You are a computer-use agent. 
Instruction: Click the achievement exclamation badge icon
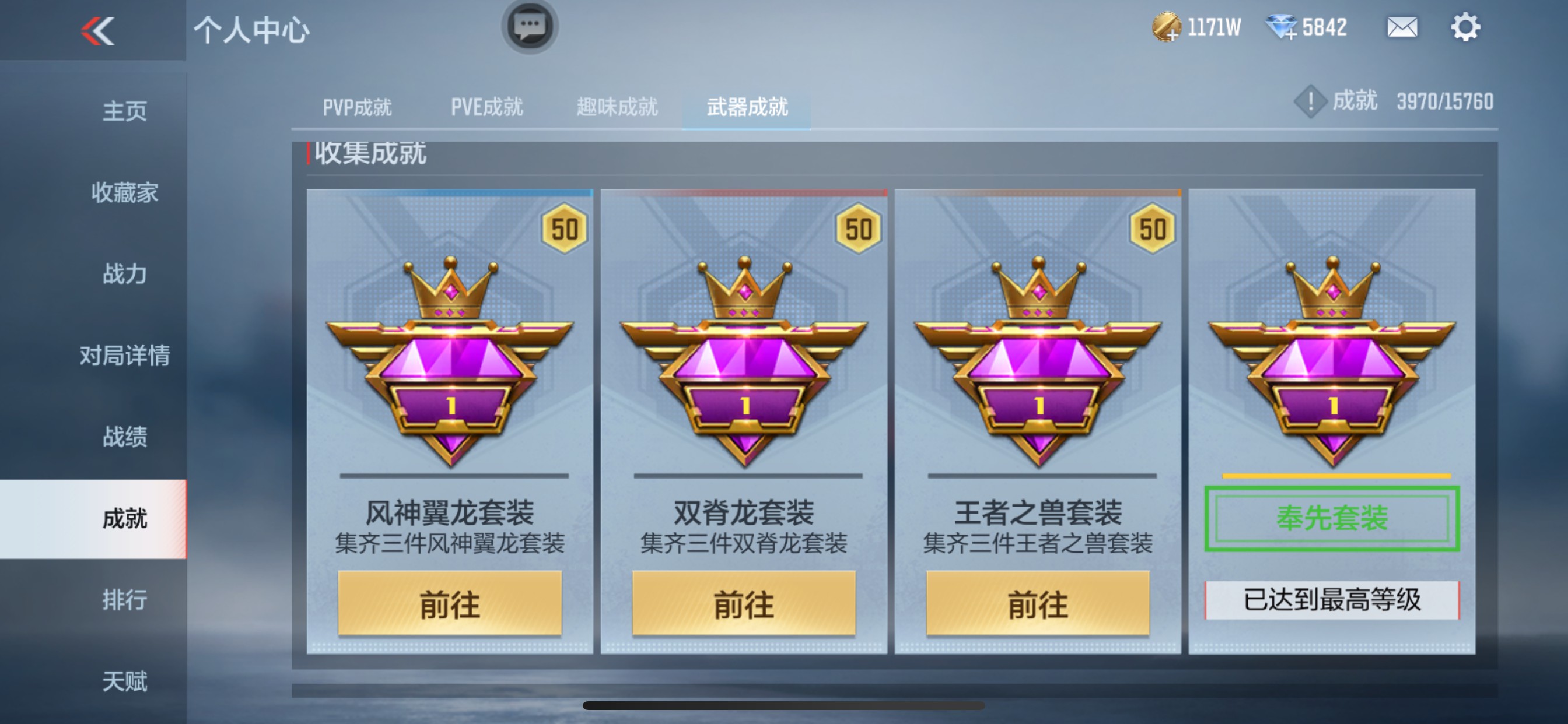(1310, 102)
